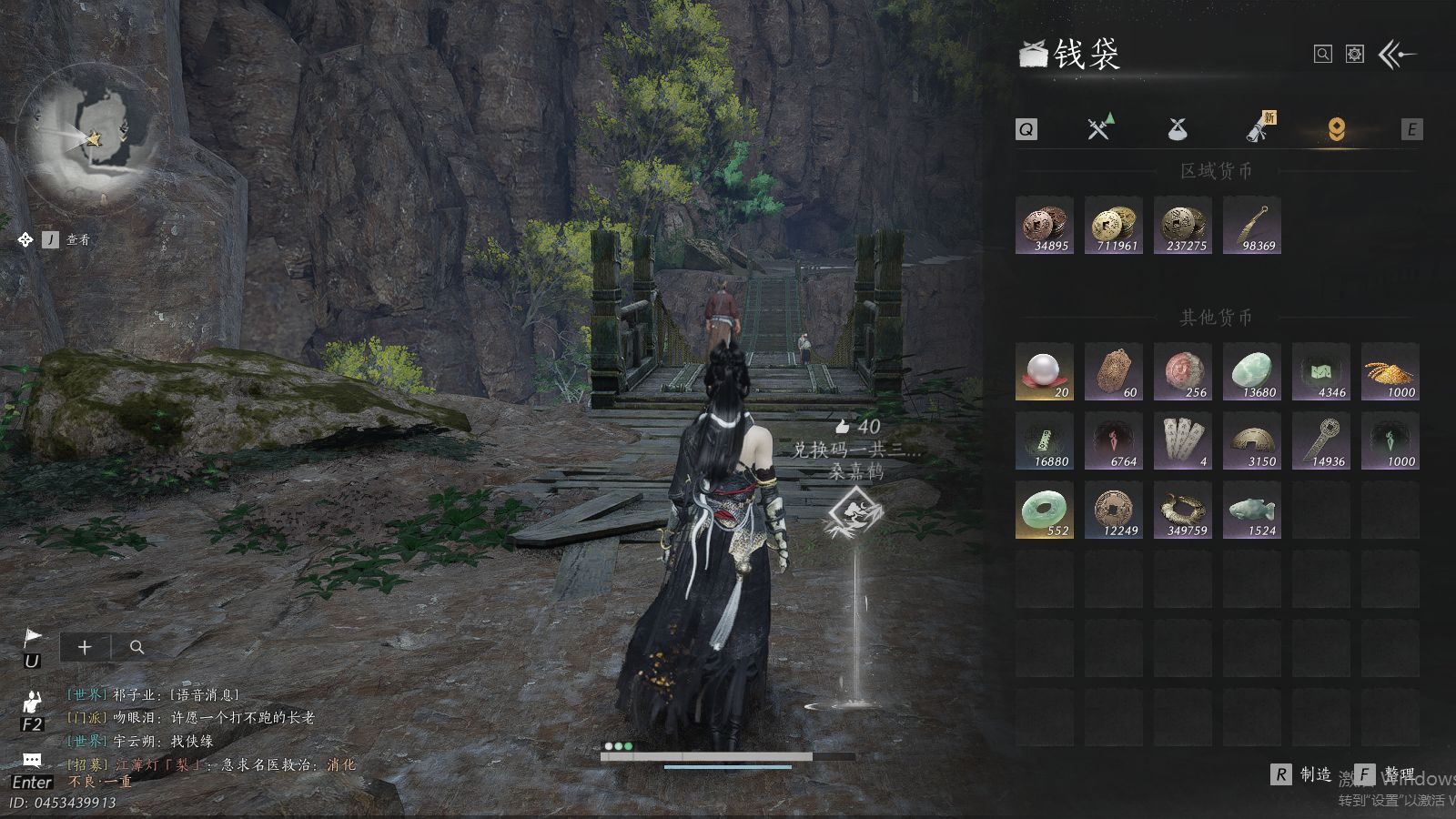The width and height of the screenshot is (1456, 819).
Task: Close the money pouch with back arrow
Action: click(1397, 55)
